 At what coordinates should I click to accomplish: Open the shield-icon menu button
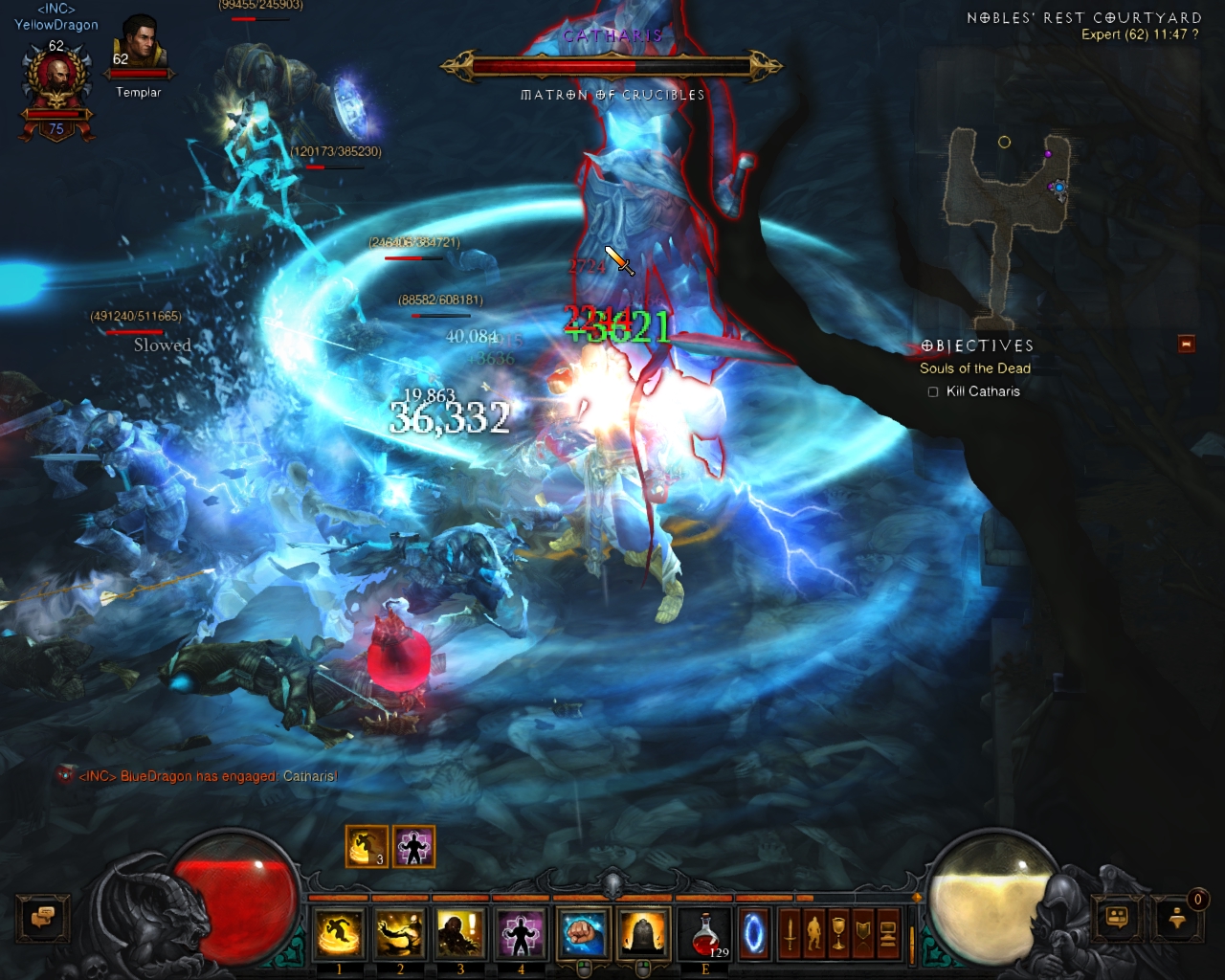[x=863, y=933]
